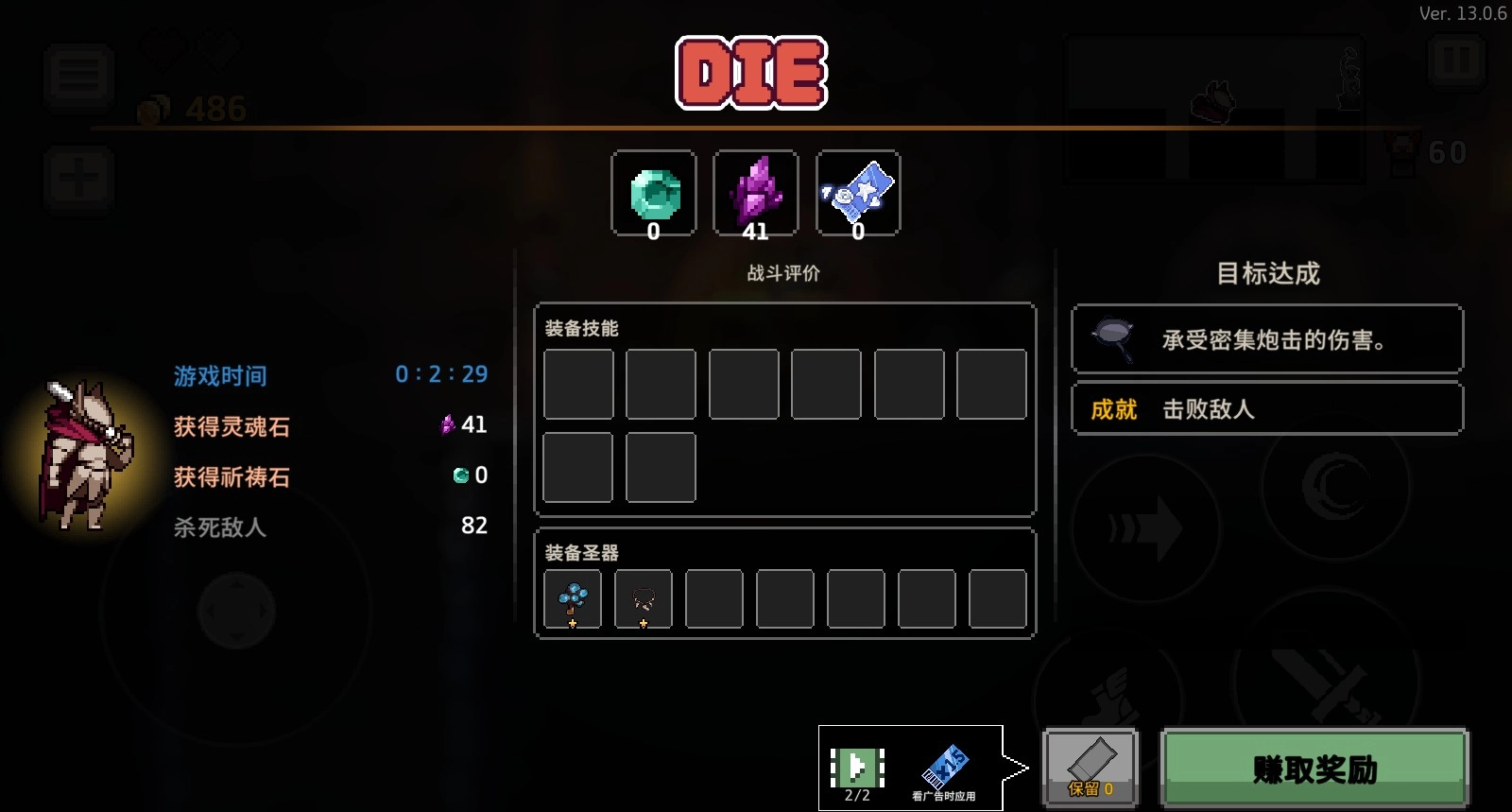Select the flower relic in 装备圣器
This screenshot has height=812, width=1512.
[x=572, y=599]
